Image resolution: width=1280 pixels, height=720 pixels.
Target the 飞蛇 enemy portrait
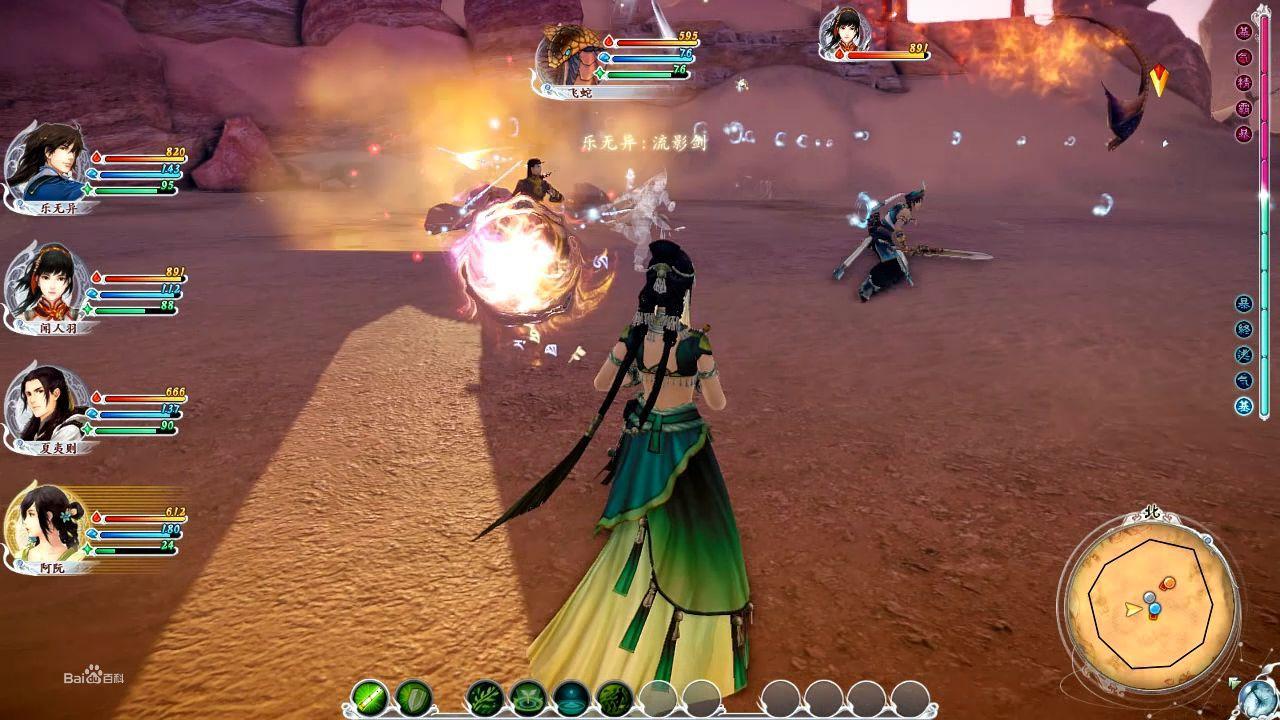pyautogui.click(x=570, y=58)
